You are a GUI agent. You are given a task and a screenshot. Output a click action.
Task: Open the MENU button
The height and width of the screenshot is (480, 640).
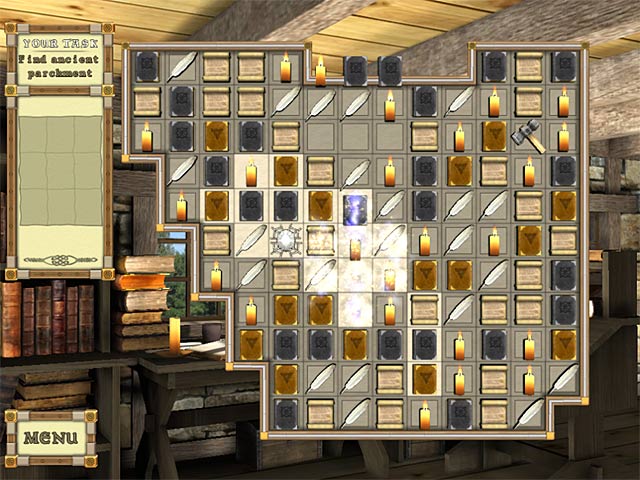(x=51, y=437)
